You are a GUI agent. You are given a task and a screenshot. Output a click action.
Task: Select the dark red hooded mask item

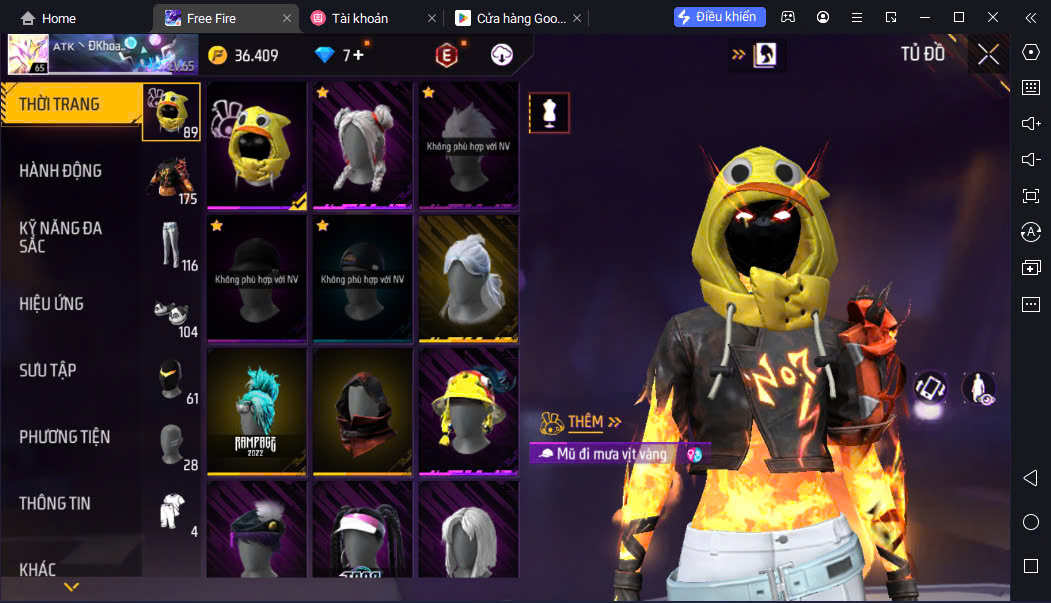coord(362,410)
